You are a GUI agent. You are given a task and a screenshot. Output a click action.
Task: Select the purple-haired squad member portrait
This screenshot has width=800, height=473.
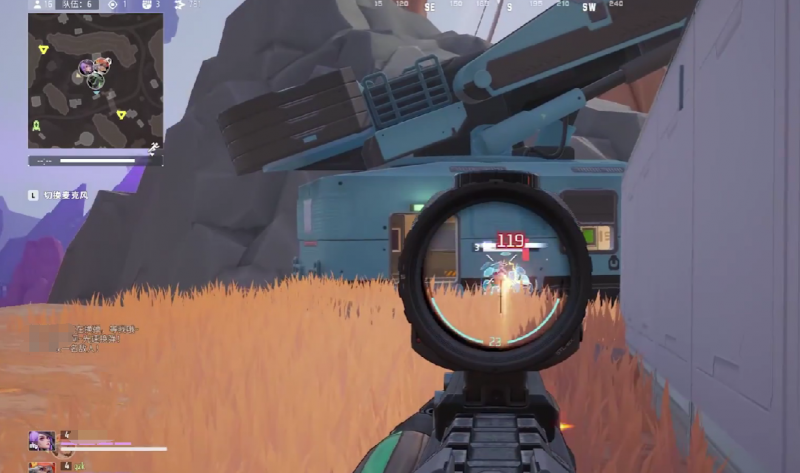coord(41,441)
